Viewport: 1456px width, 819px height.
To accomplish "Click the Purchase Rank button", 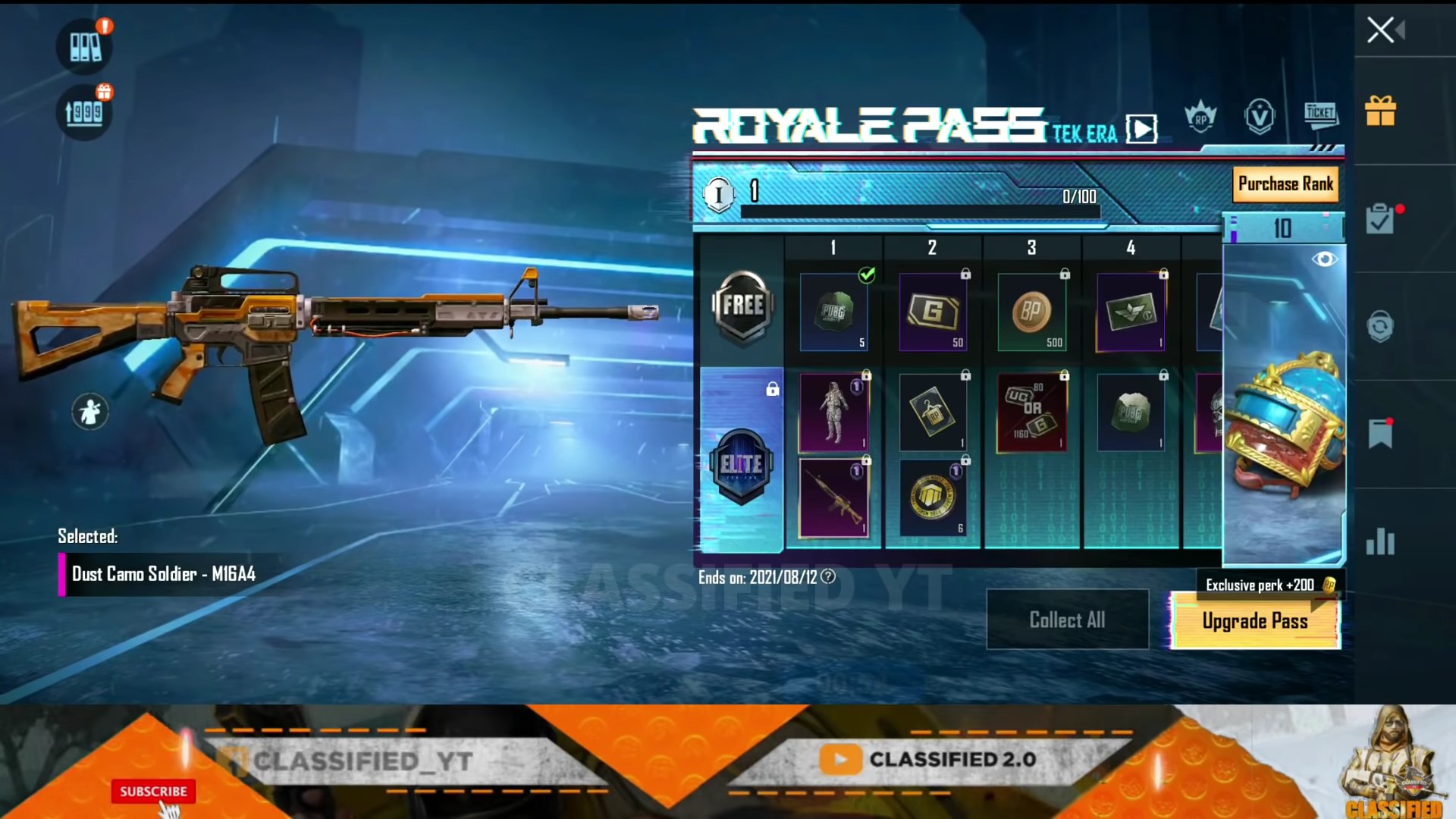I will point(1285,184).
